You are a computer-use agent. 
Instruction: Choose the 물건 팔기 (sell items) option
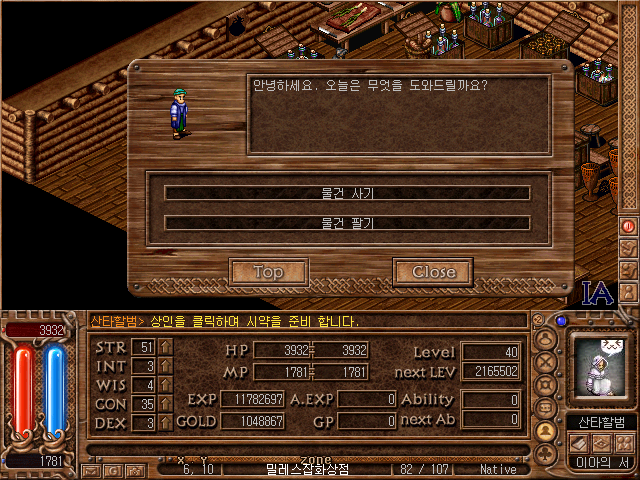tap(347, 223)
